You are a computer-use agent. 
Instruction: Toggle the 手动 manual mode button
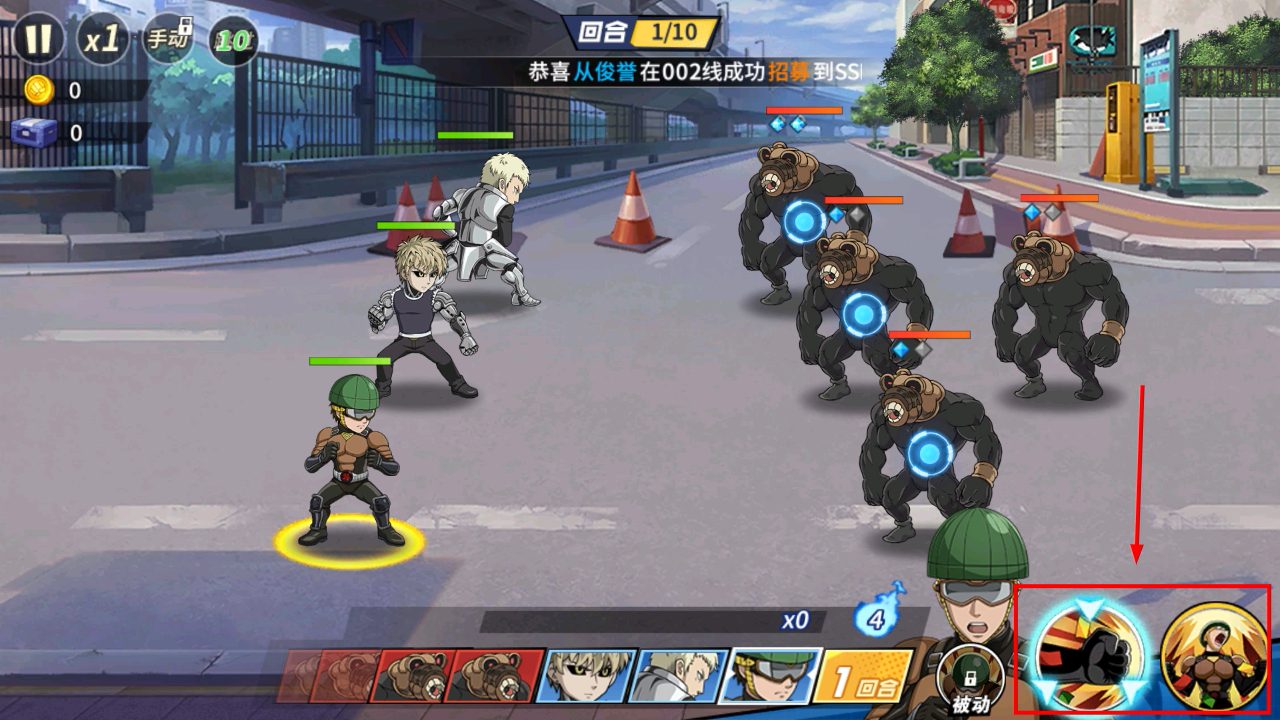click(x=168, y=40)
